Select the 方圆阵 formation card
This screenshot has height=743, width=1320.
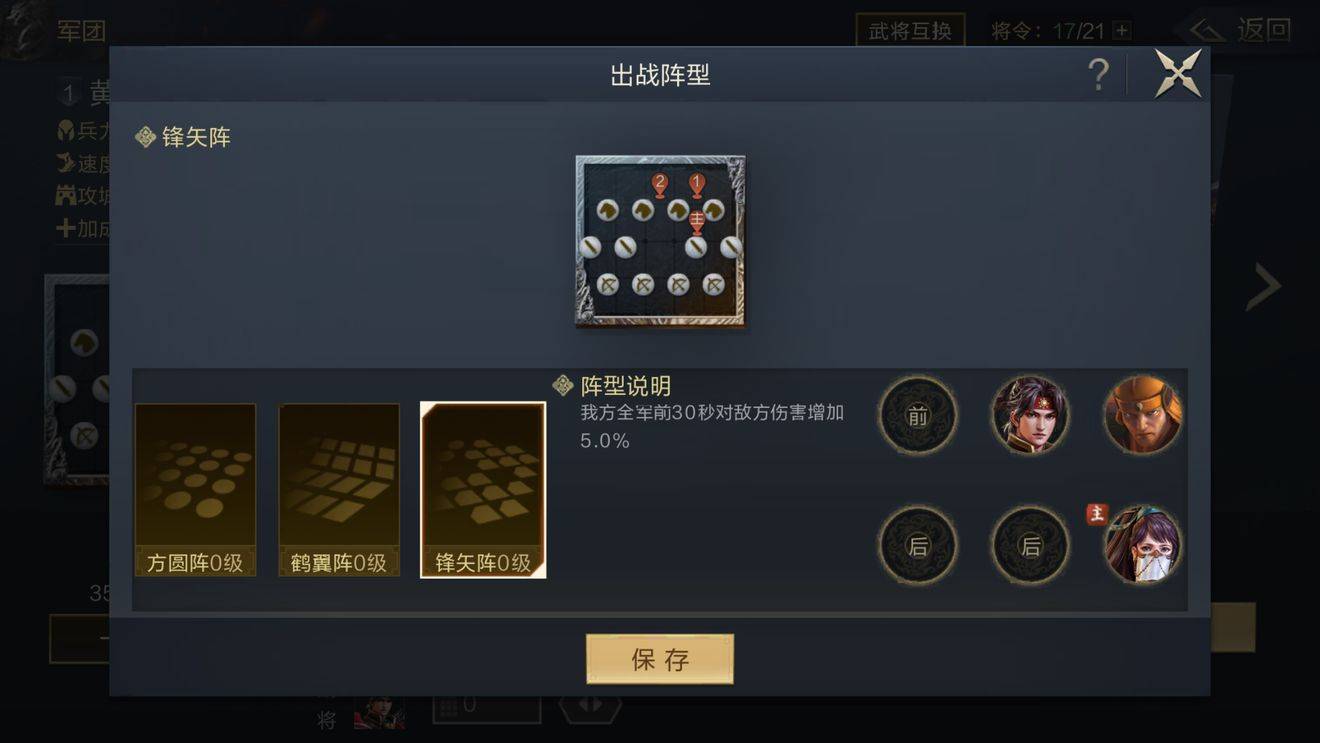[195, 490]
